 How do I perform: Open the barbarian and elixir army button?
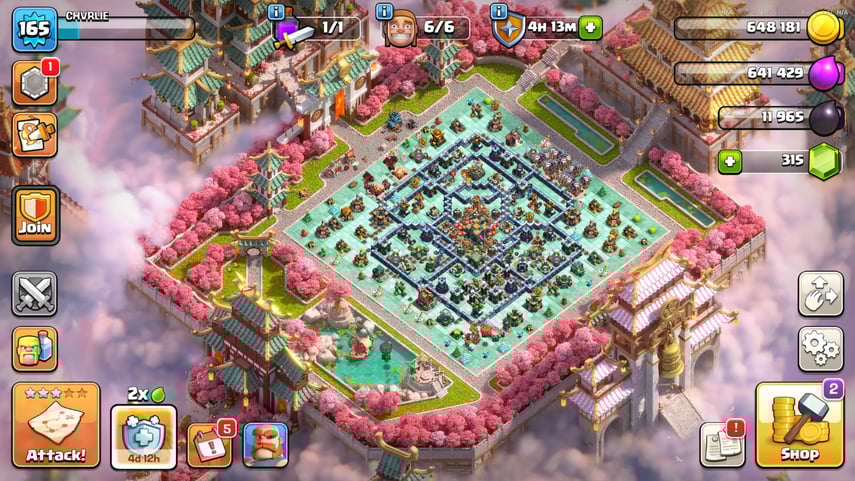(35, 348)
